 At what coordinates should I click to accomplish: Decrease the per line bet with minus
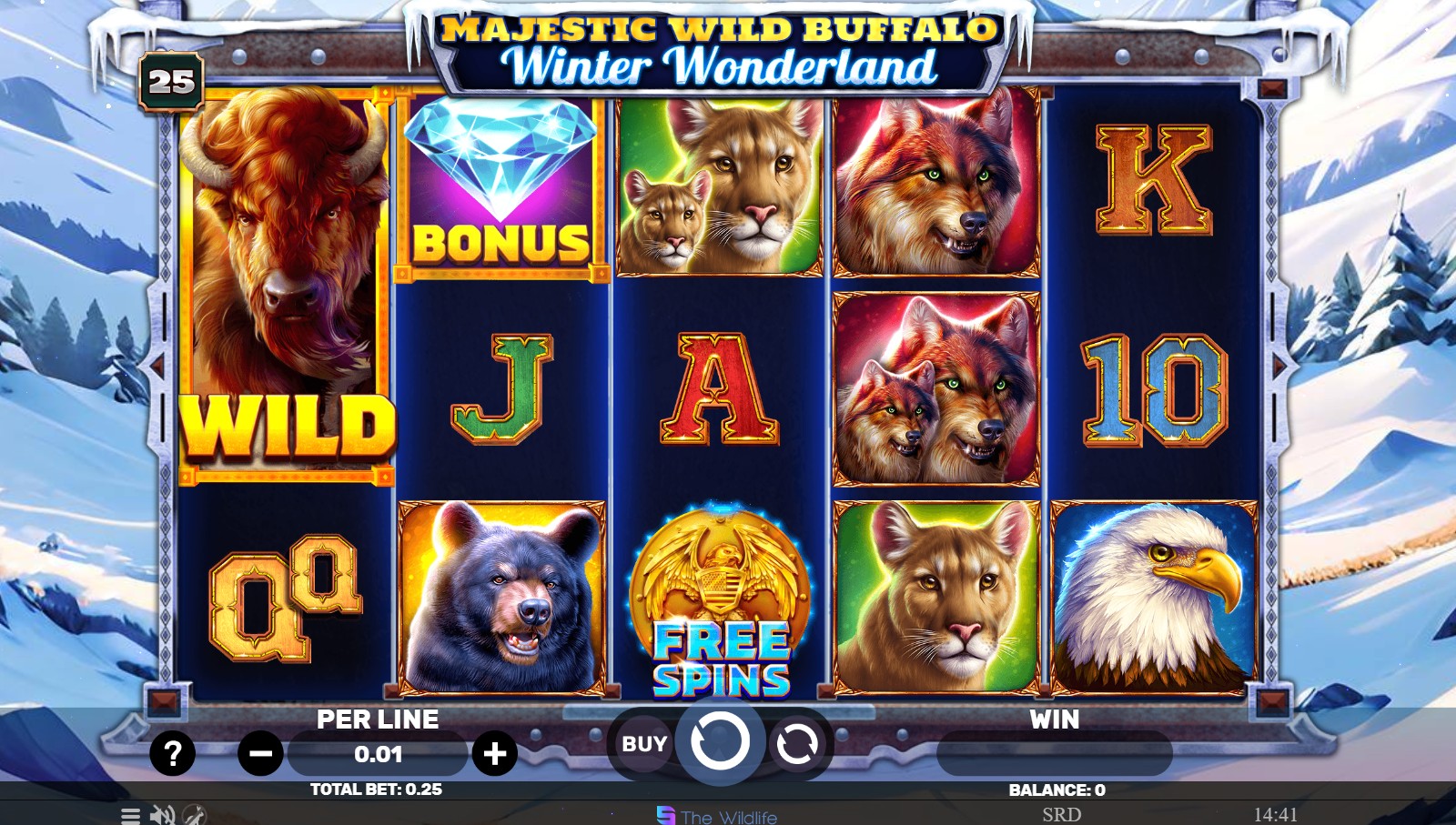pos(258,753)
